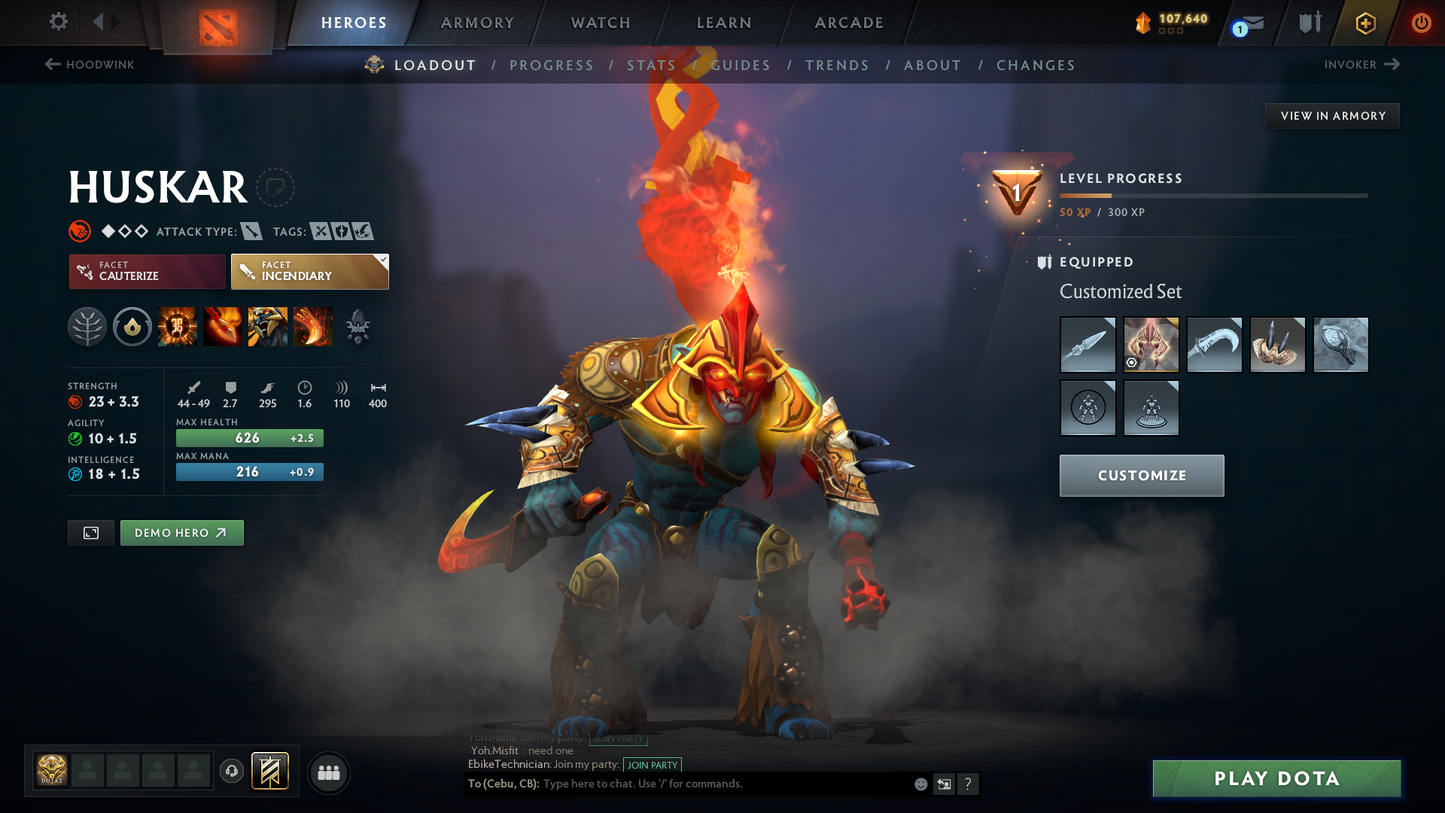This screenshot has height=813, width=1445.
Task: Go to next hero Invoker
Action: click(1361, 64)
